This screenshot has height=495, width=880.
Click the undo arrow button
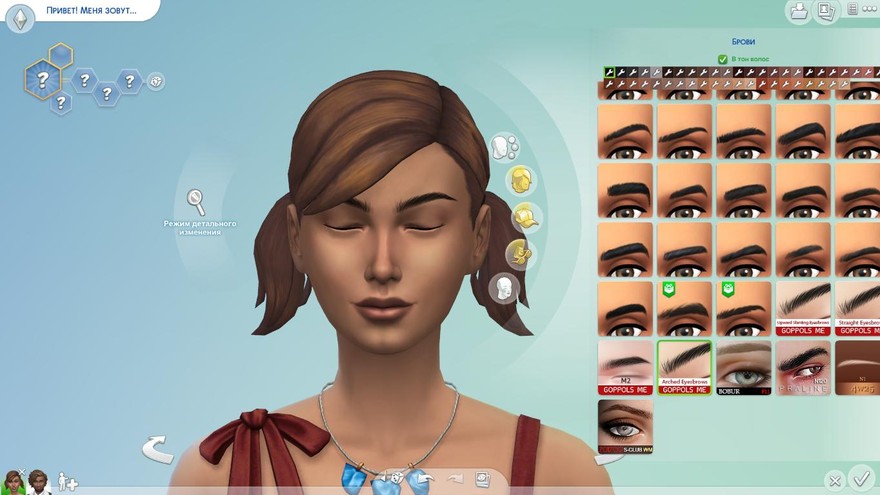pos(421,480)
